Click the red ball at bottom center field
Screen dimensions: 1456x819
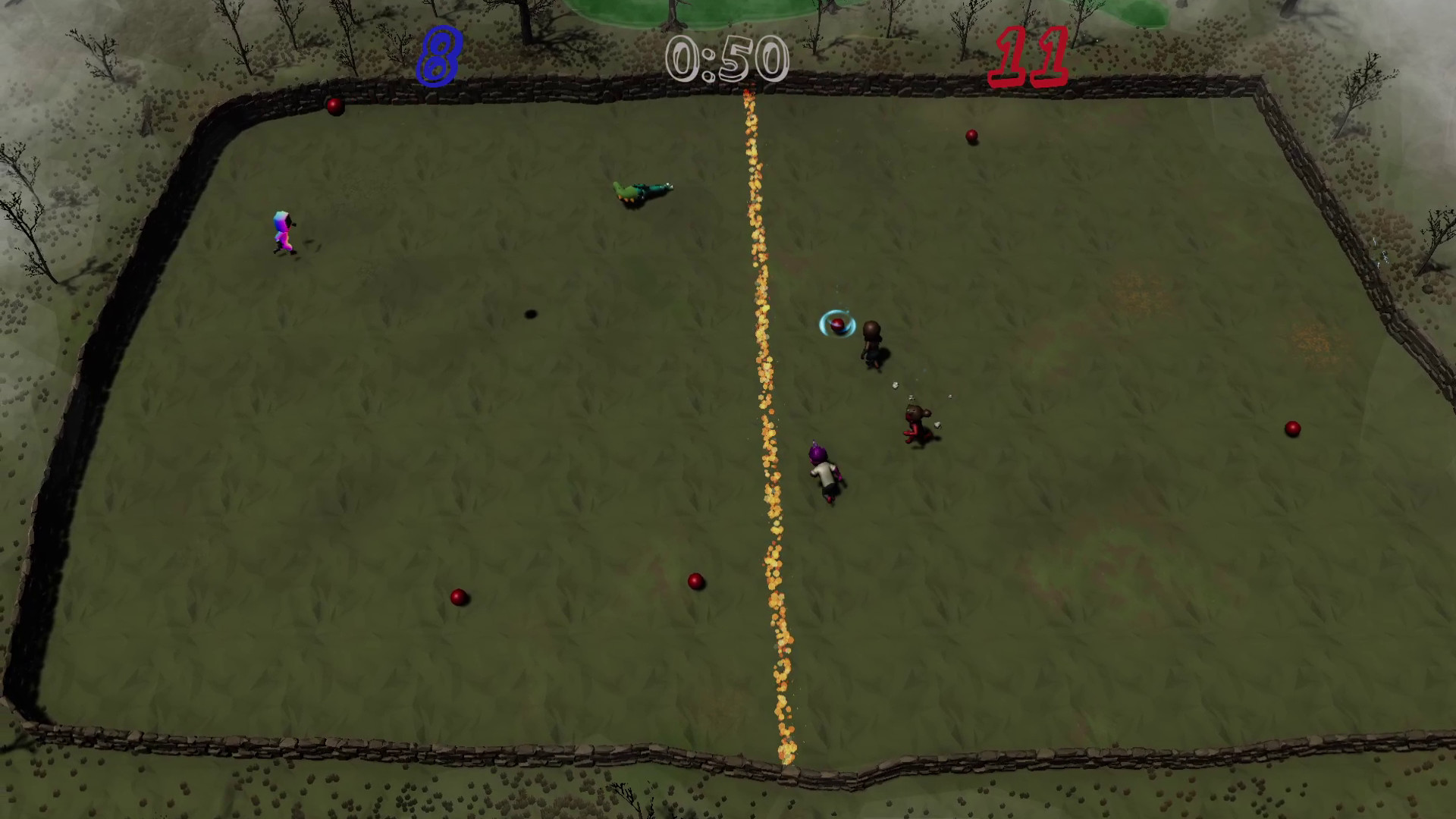pos(695,580)
